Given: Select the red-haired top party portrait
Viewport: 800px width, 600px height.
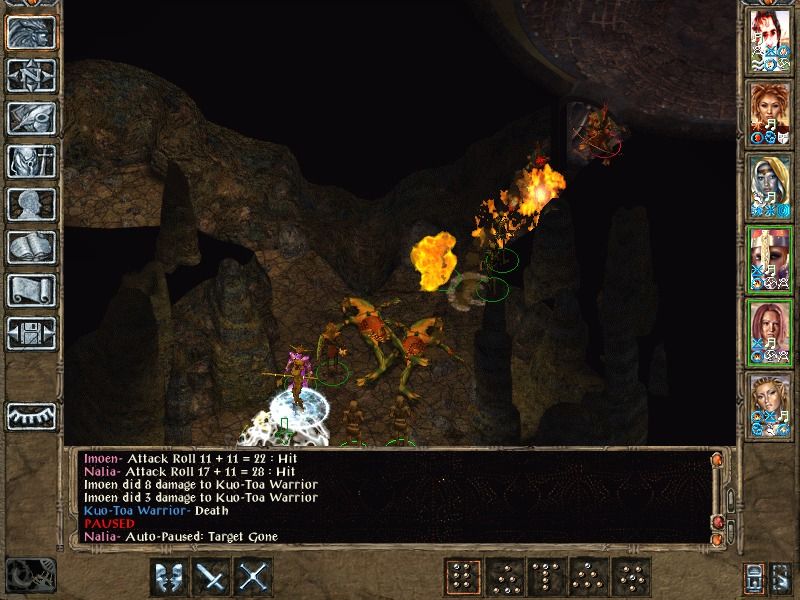Looking at the screenshot, I should 770,41.
